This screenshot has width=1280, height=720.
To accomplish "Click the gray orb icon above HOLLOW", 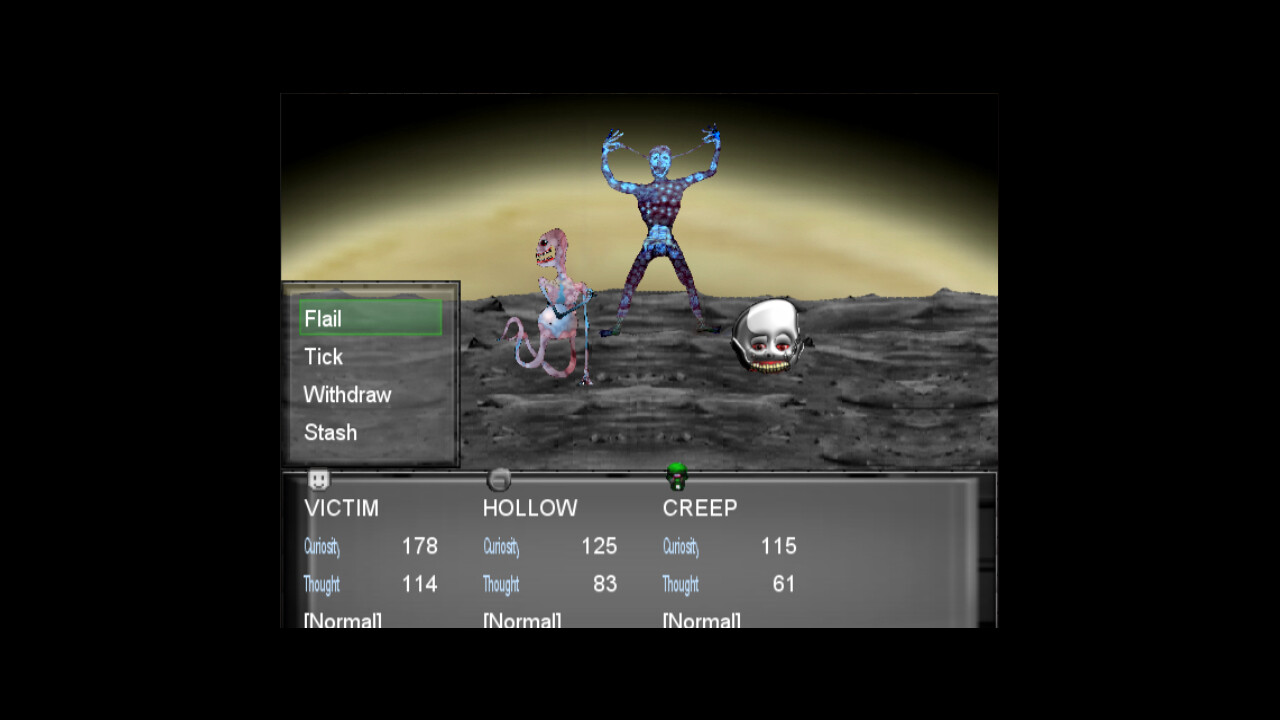I will (499, 478).
